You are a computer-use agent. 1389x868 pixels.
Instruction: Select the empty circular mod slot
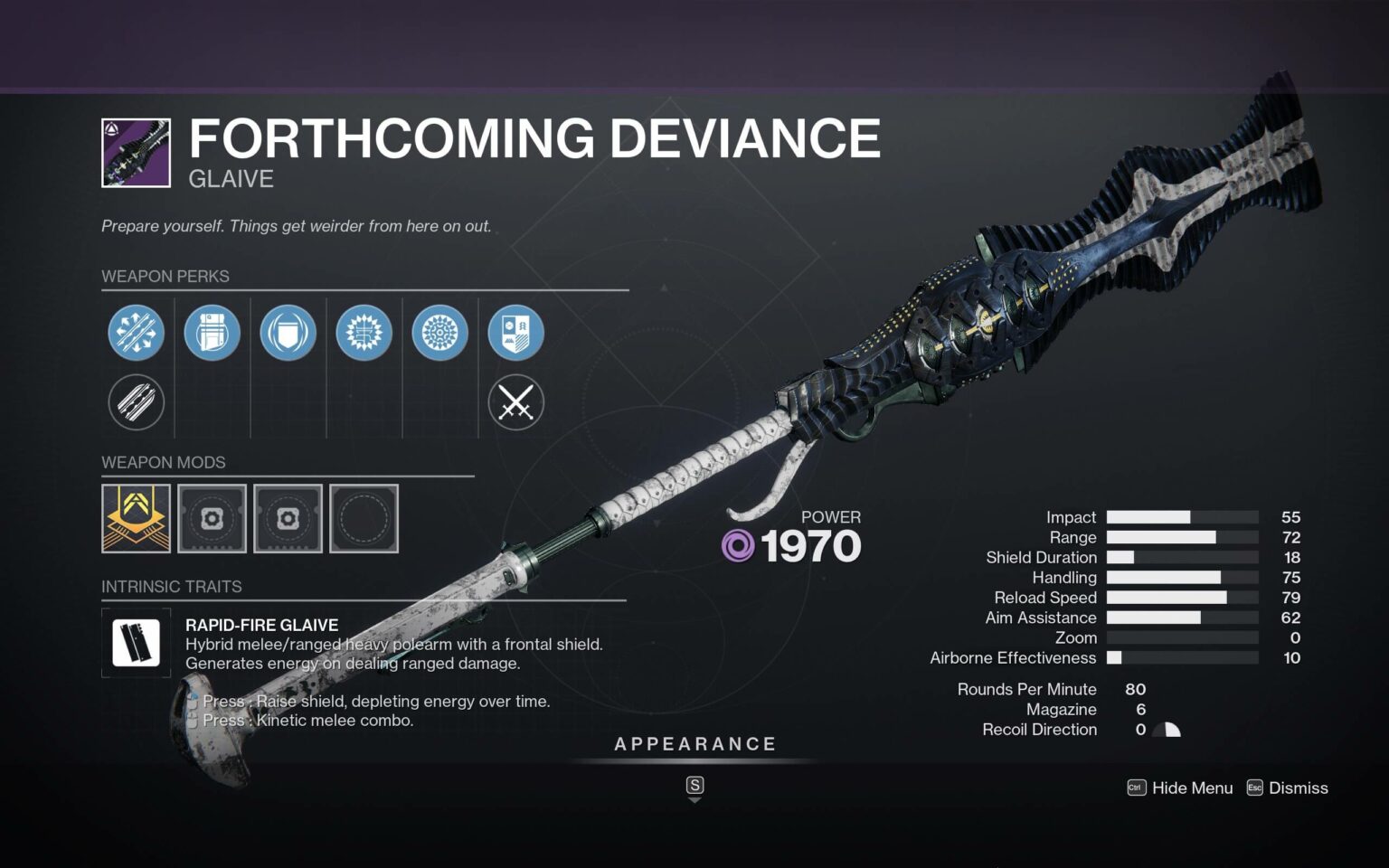coord(364,518)
